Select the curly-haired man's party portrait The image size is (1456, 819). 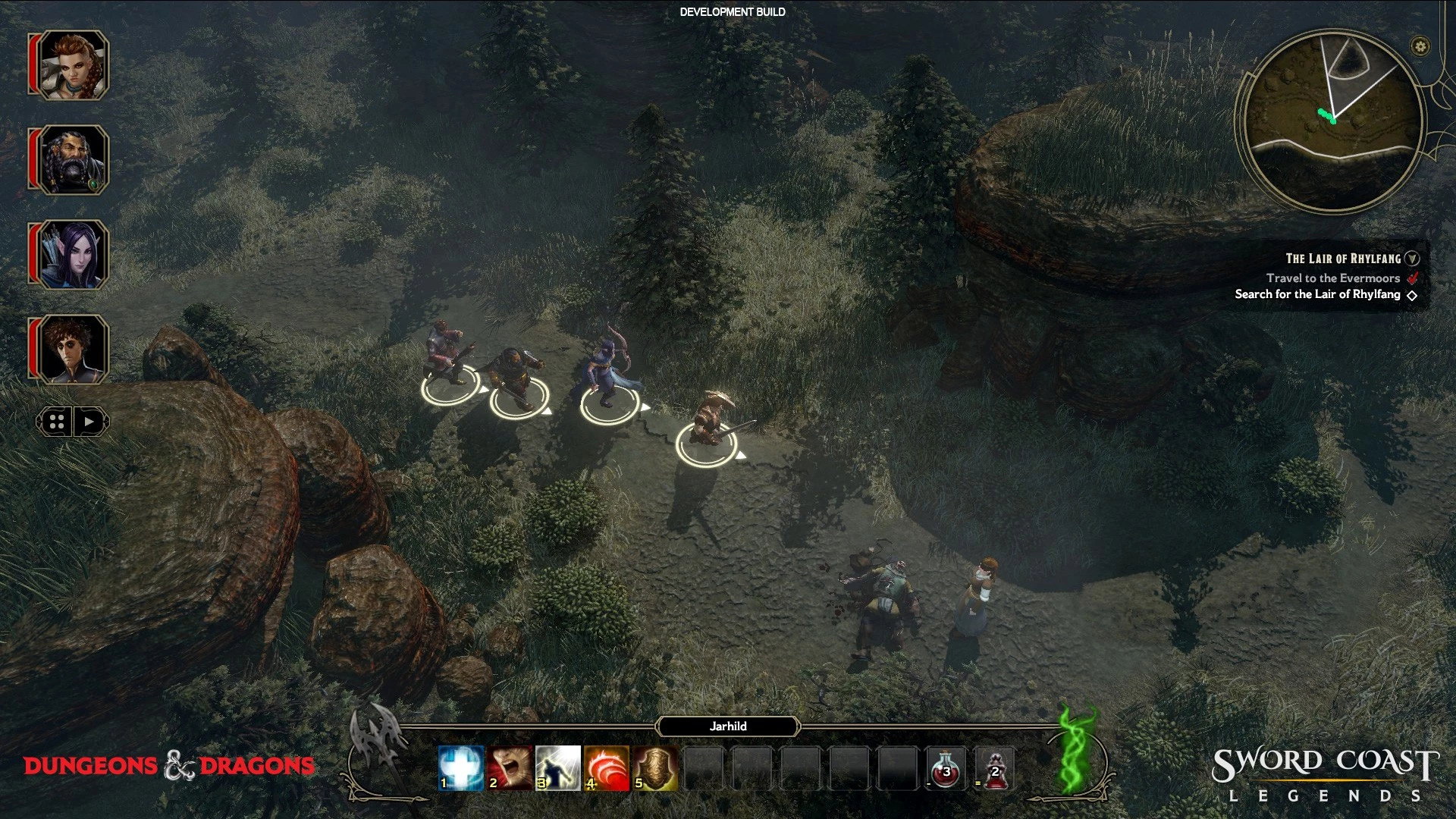tap(73, 350)
